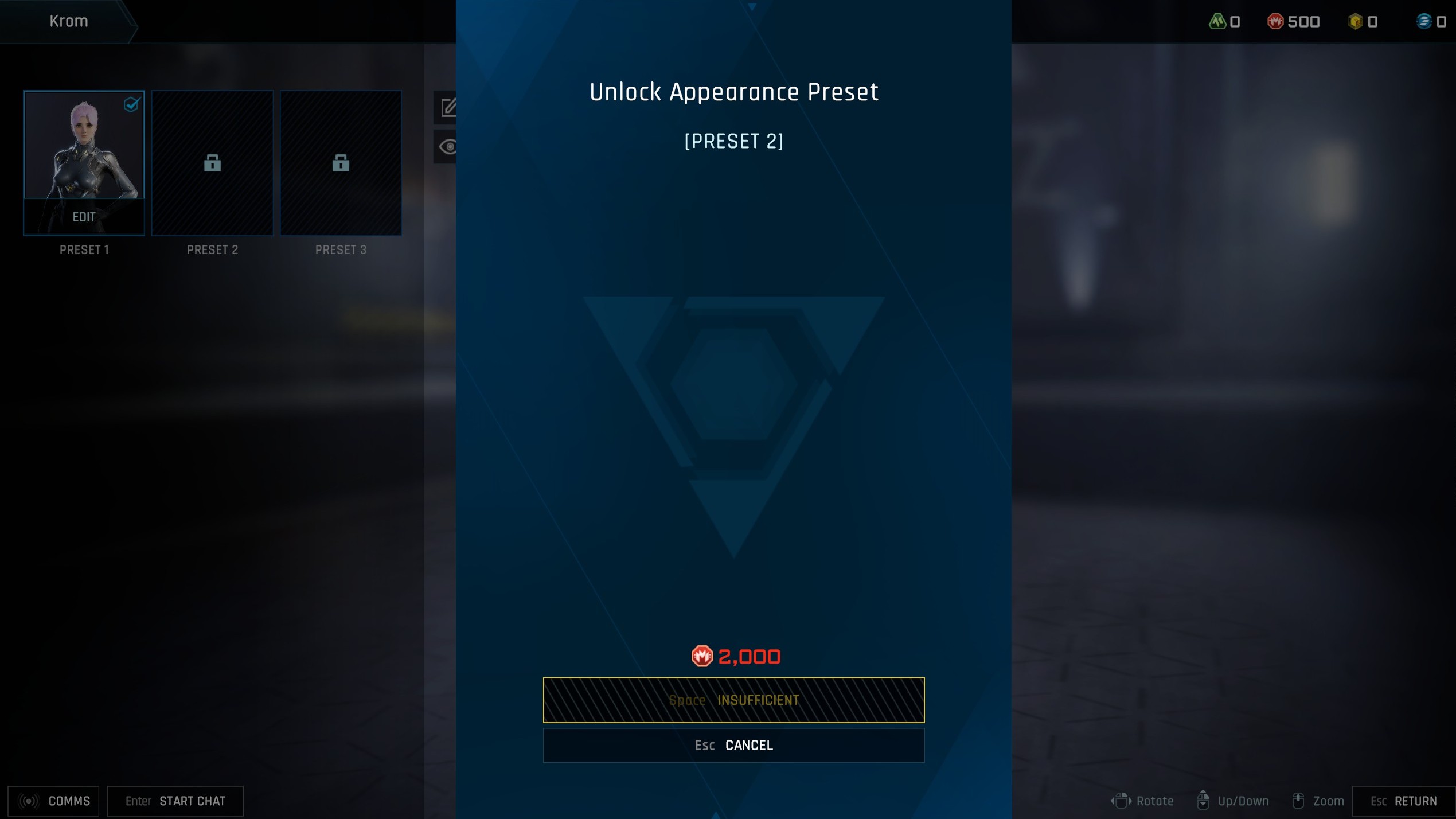
Task: Click the Rotate control icon
Action: coord(1122,800)
